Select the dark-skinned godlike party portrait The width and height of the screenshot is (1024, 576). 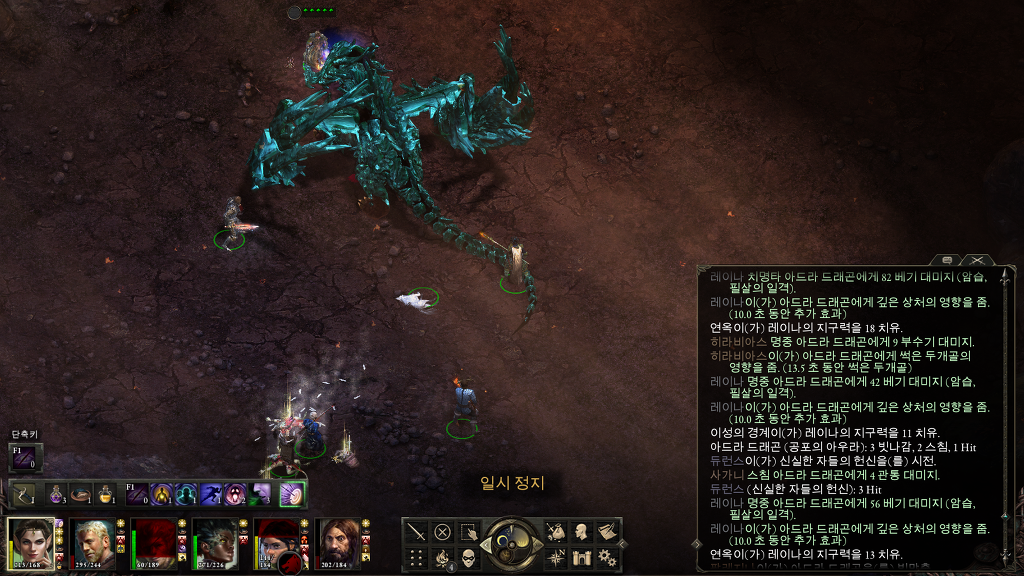pyautogui.click(x=216, y=543)
